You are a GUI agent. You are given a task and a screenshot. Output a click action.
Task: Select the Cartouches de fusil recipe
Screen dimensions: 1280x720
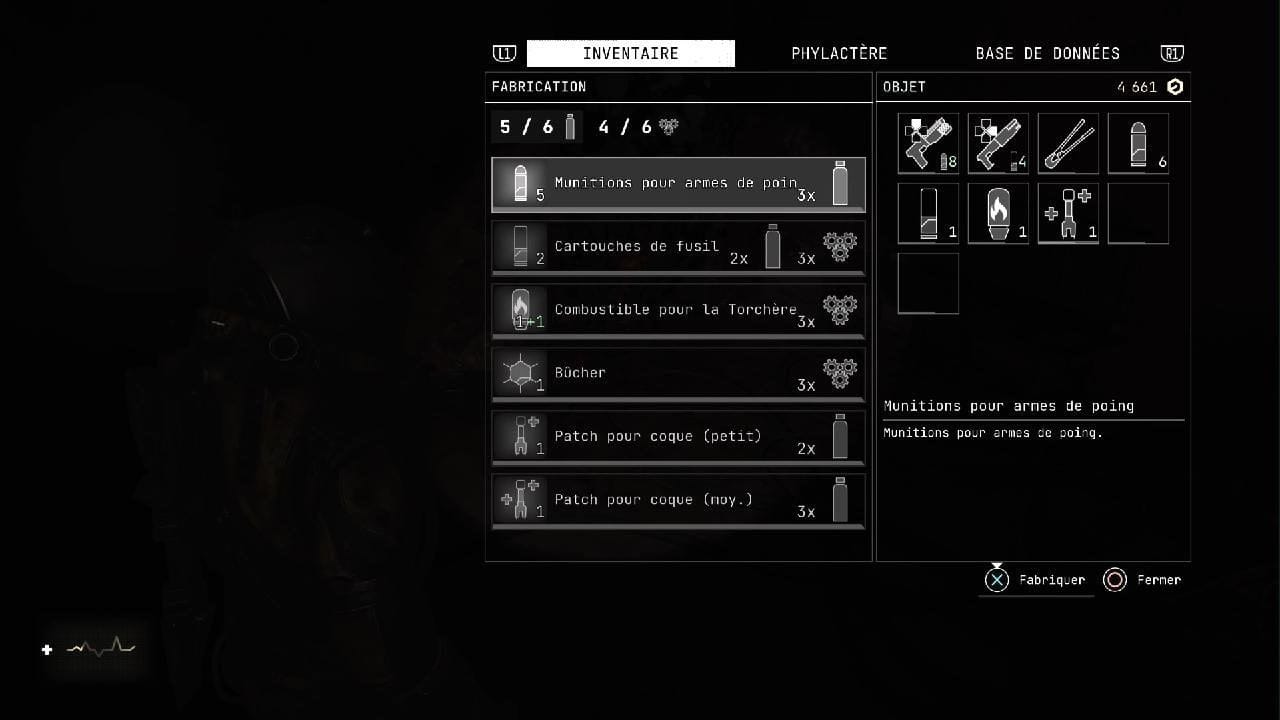[x=678, y=247]
